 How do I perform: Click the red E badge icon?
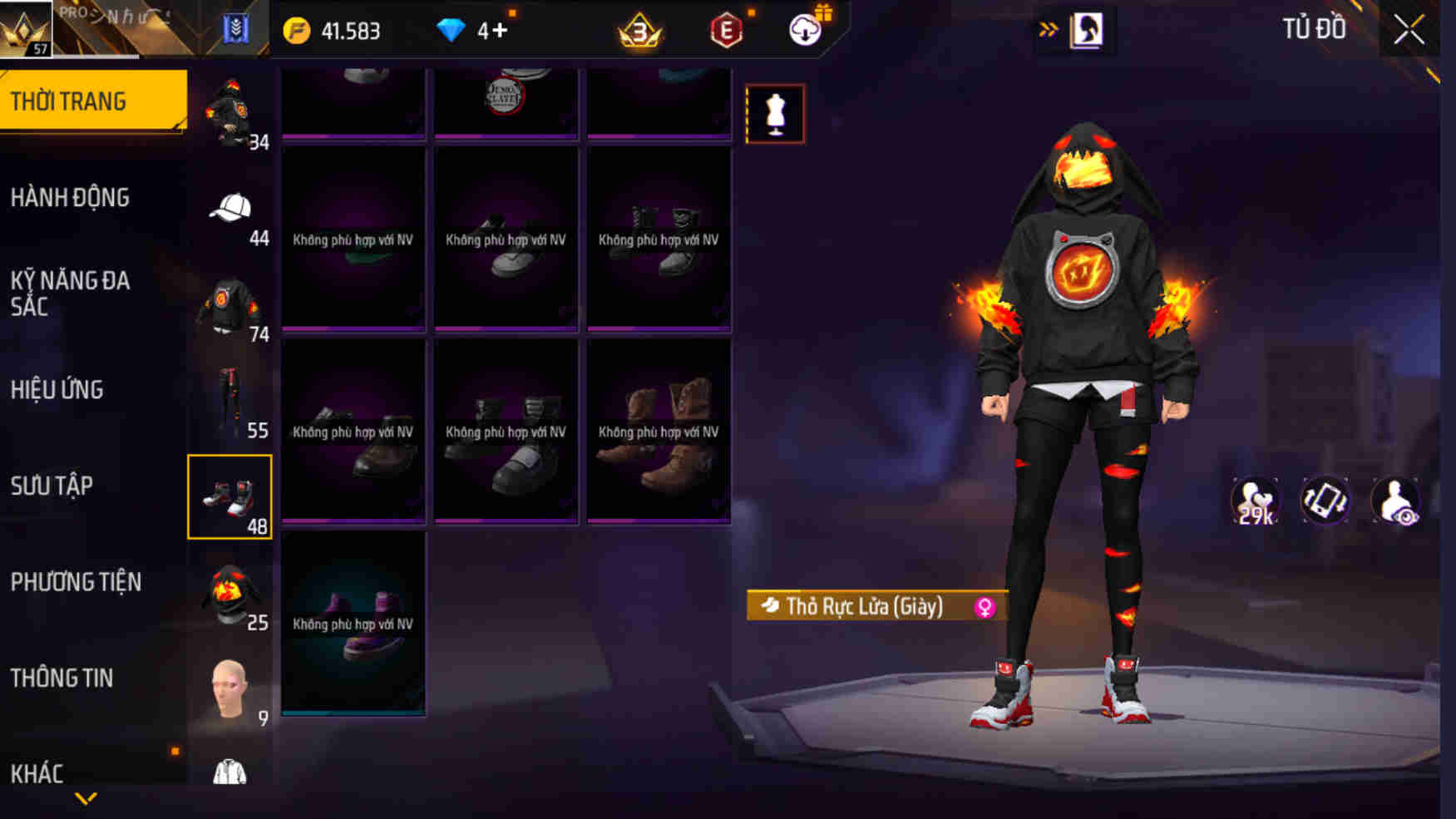(726, 32)
